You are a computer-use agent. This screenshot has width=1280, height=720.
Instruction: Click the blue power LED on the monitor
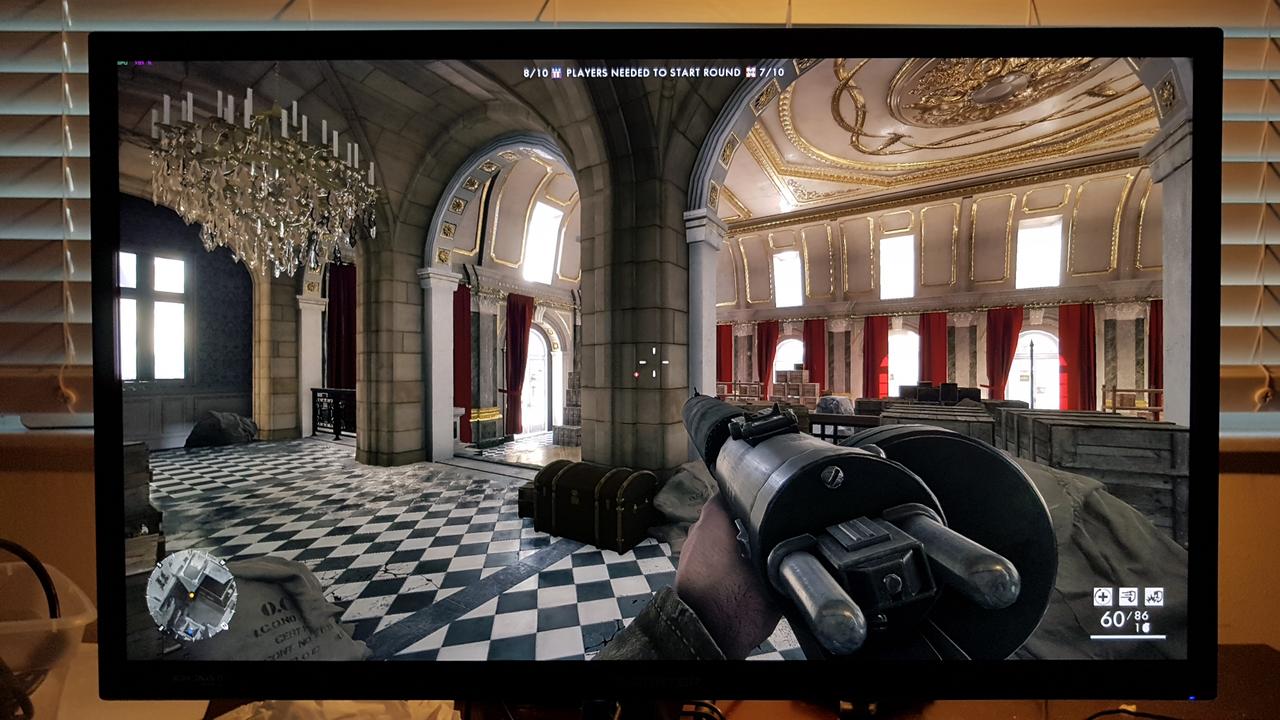[x=1192, y=698]
